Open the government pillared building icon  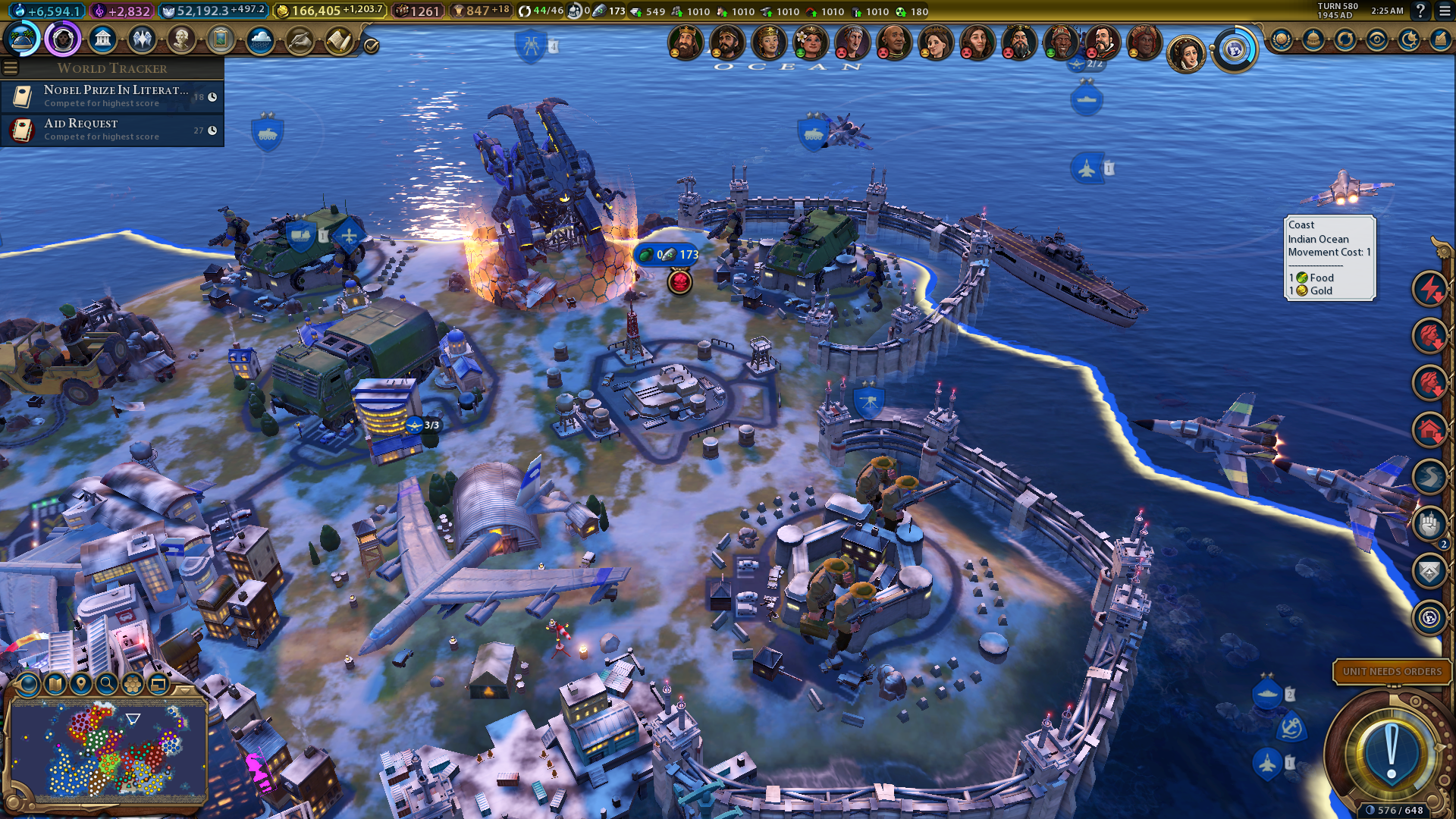[102, 39]
